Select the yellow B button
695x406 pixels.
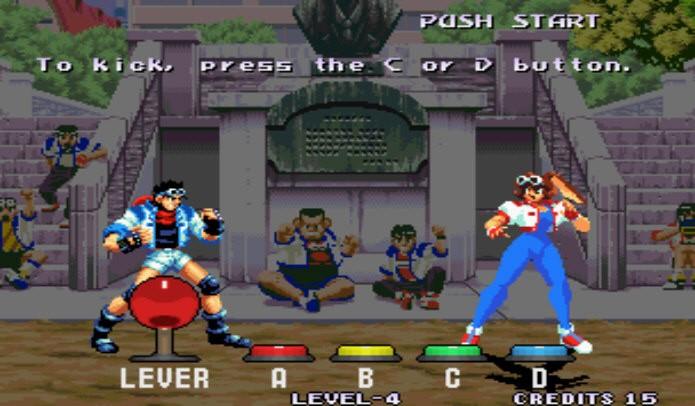click(365, 352)
